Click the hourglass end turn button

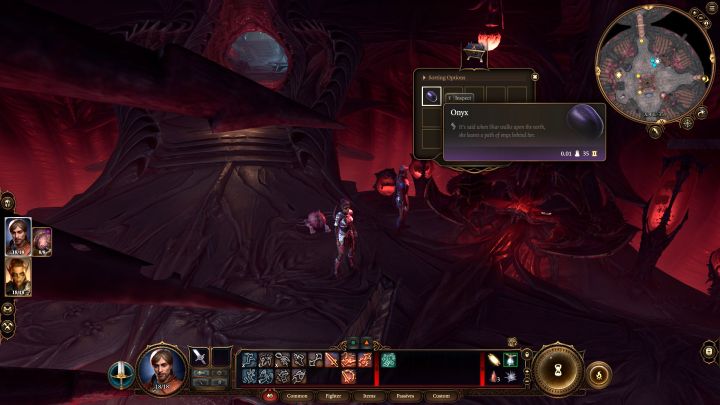click(x=555, y=369)
